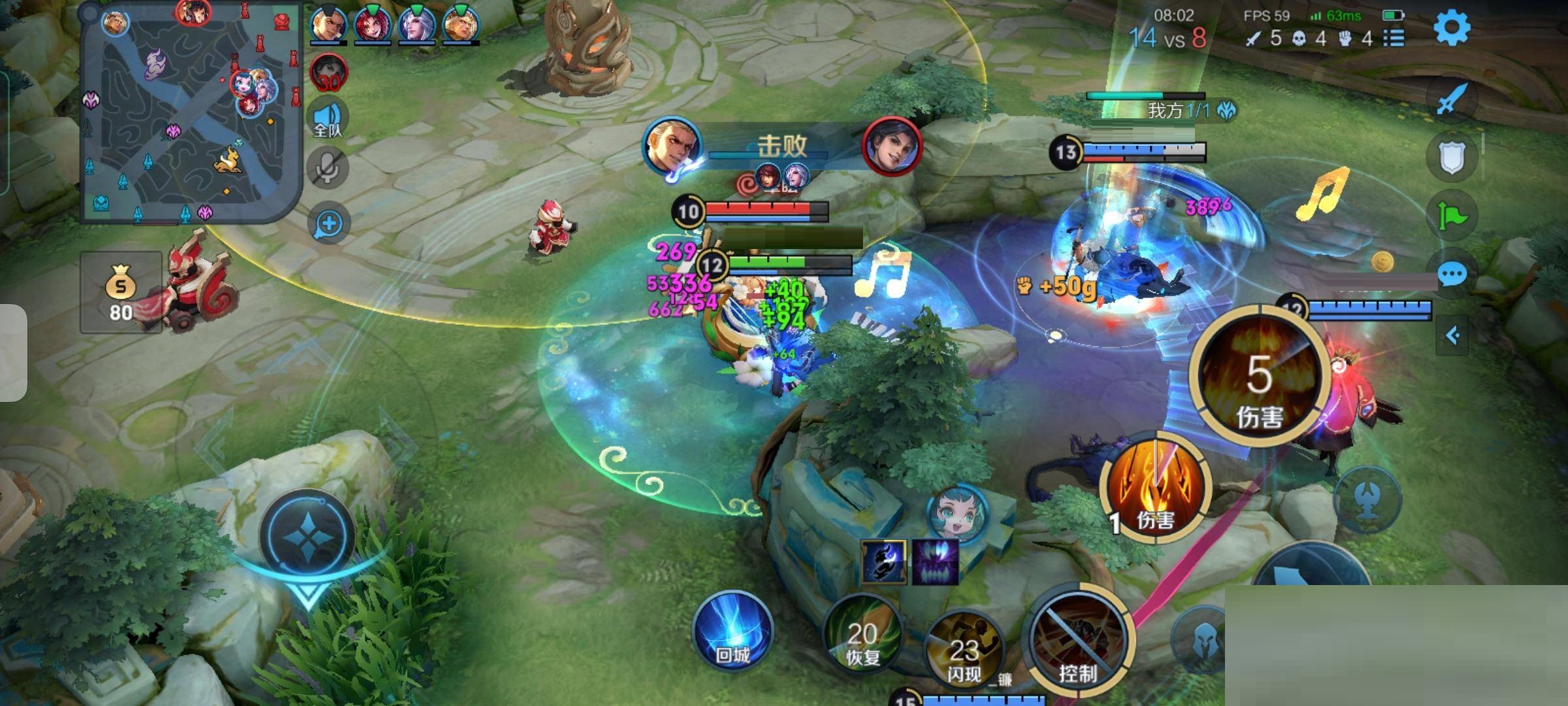Toggle the muted microphone button
The image size is (1568, 706).
(328, 169)
